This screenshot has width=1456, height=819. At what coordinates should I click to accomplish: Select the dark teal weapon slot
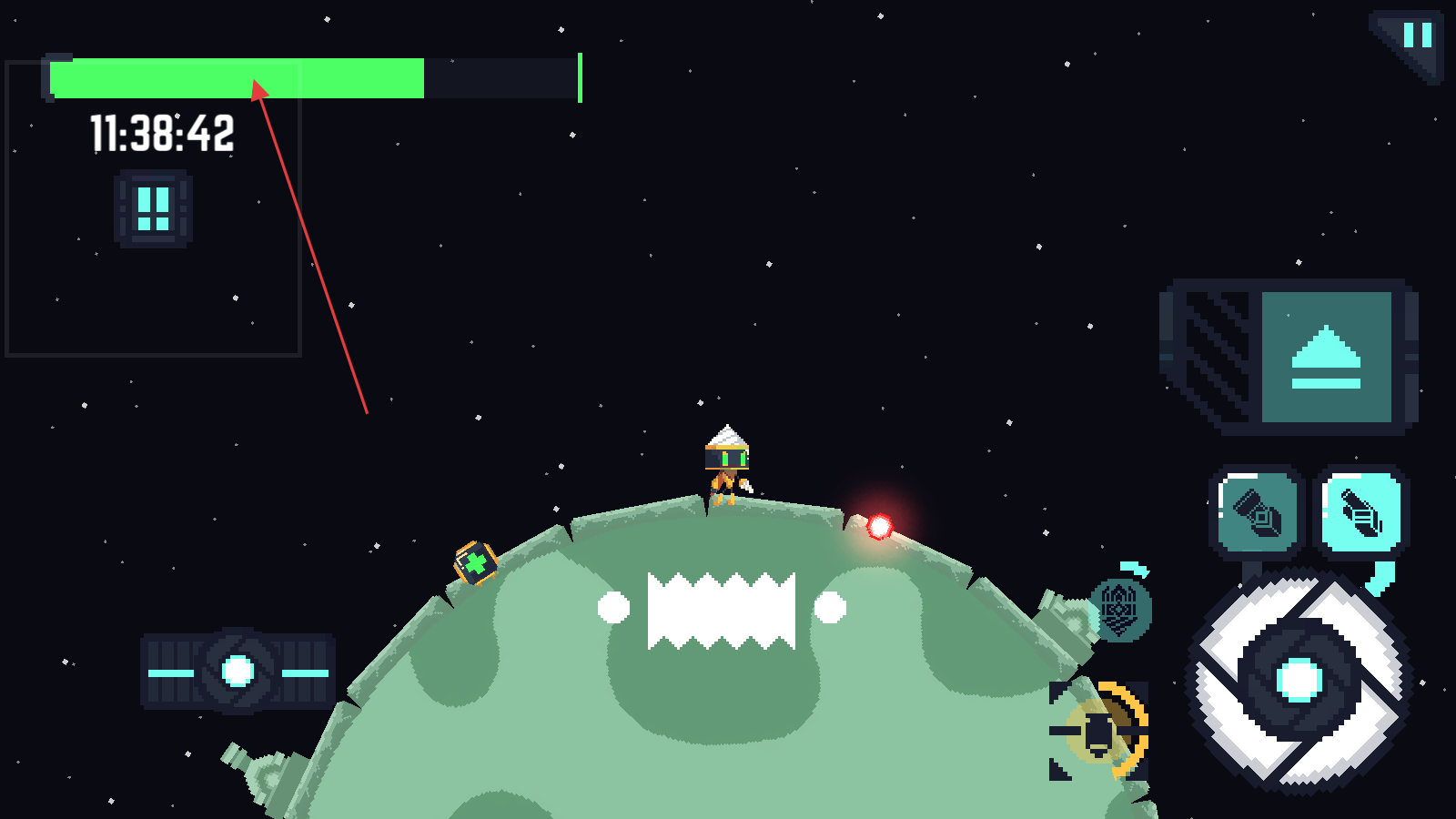pos(1257,512)
